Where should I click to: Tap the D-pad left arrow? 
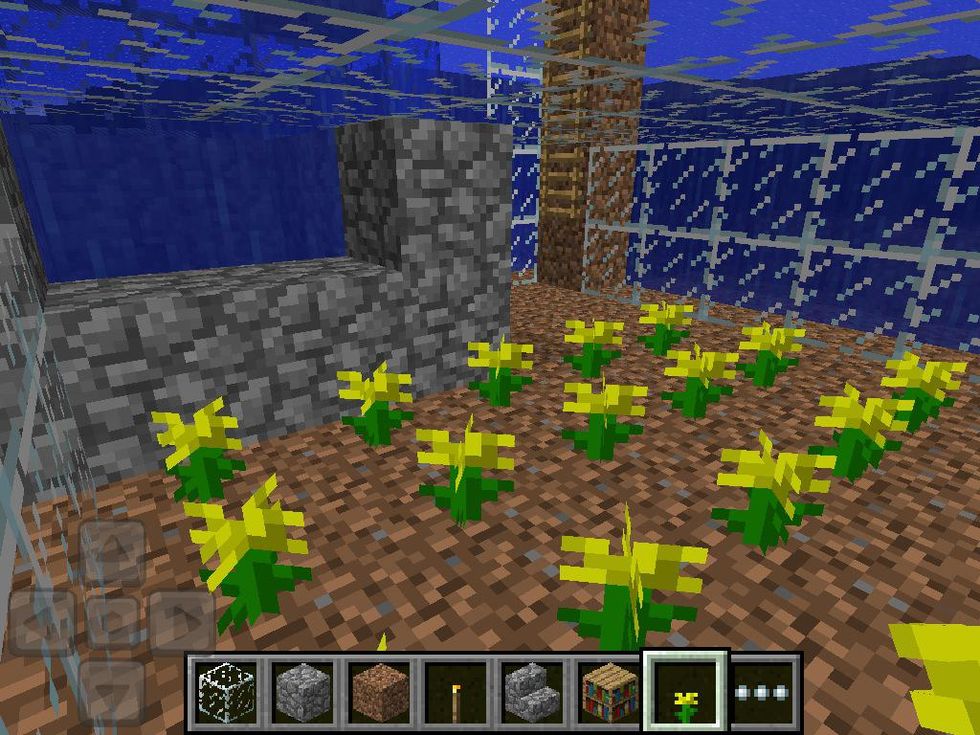click(x=42, y=622)
